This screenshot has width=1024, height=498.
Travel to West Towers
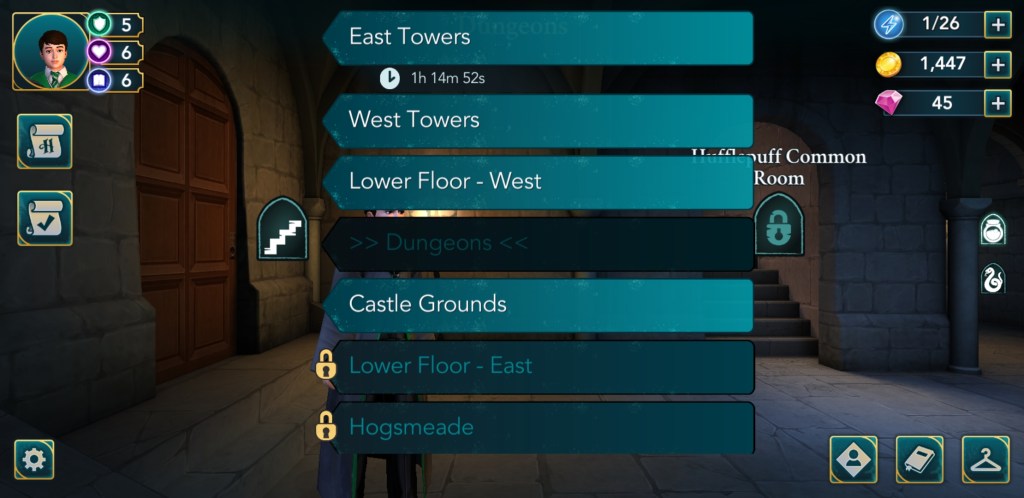[x=540, y=120]
